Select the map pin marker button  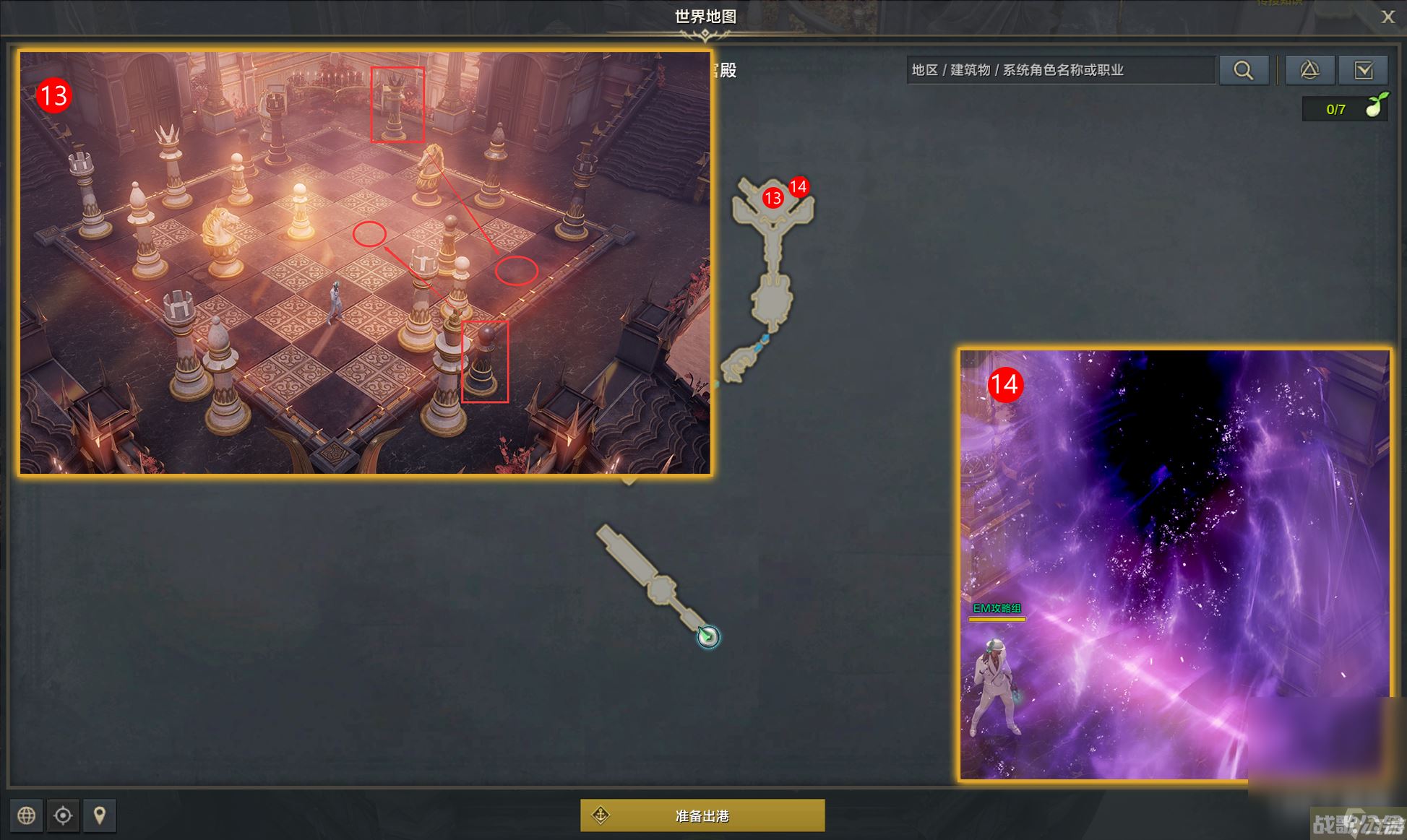(100, 815)
